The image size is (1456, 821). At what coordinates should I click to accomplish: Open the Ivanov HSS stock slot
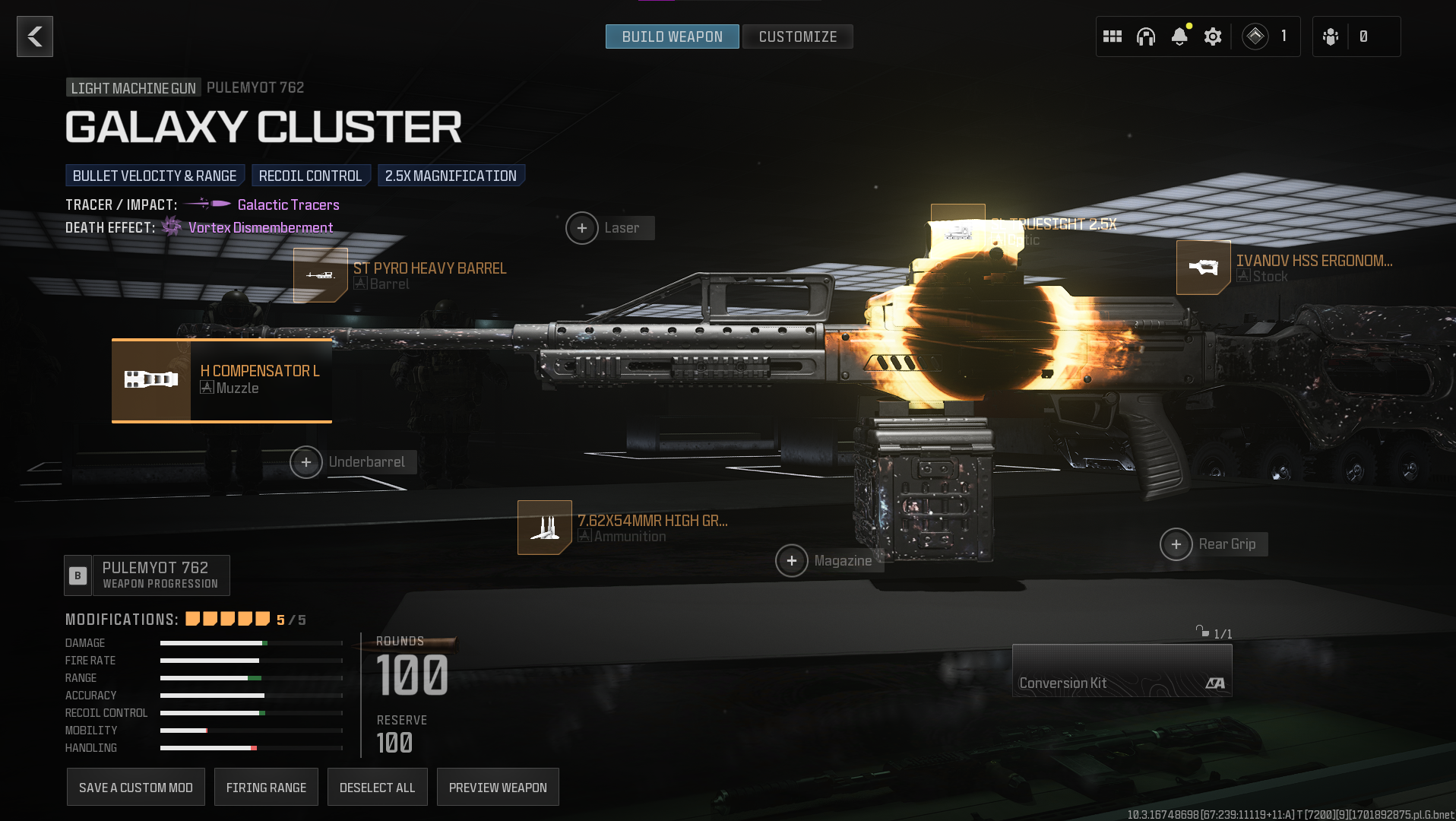pos(1204,268)
